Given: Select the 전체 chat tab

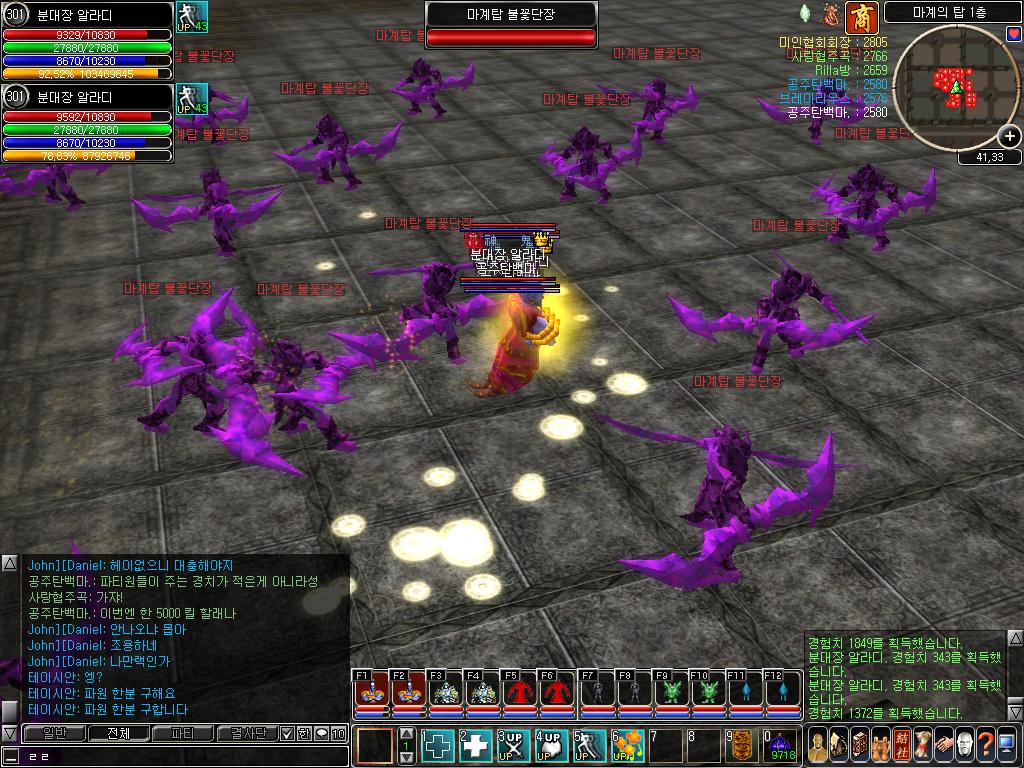Looking at the screenshot, I should (x=118, y=733).
